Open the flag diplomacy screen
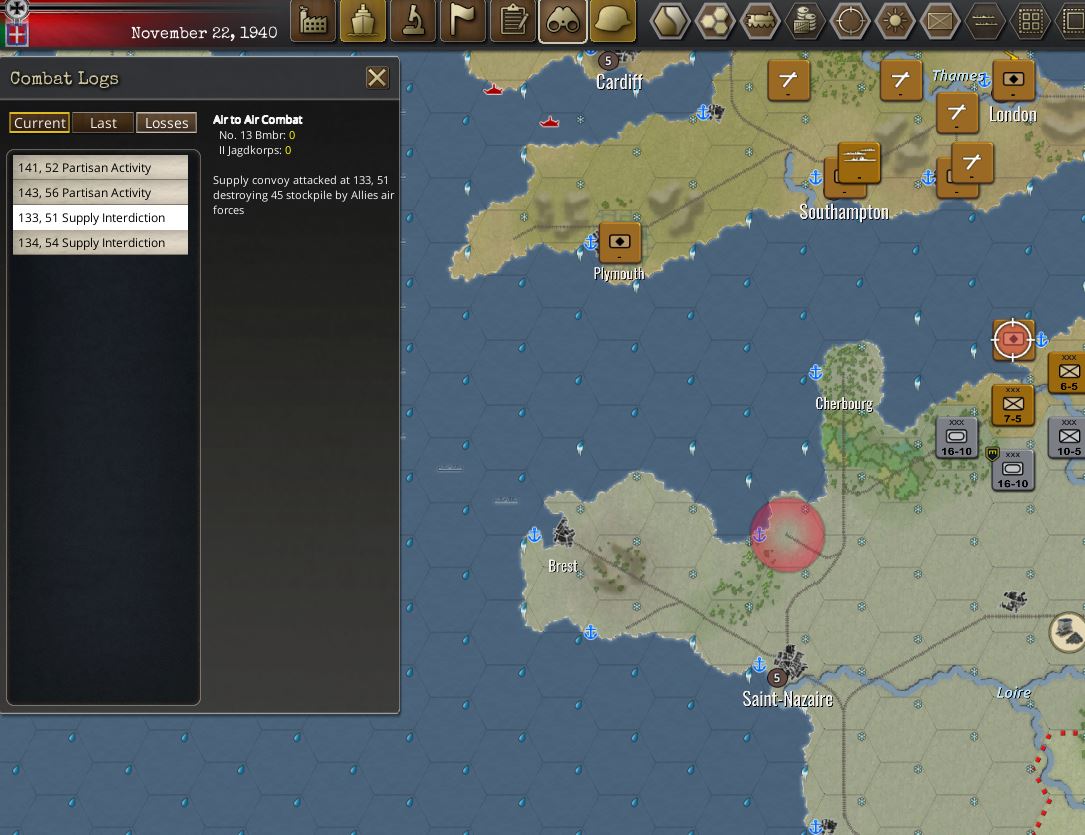The width and height of the screenshot is (1085, 835). coord(463,21)
